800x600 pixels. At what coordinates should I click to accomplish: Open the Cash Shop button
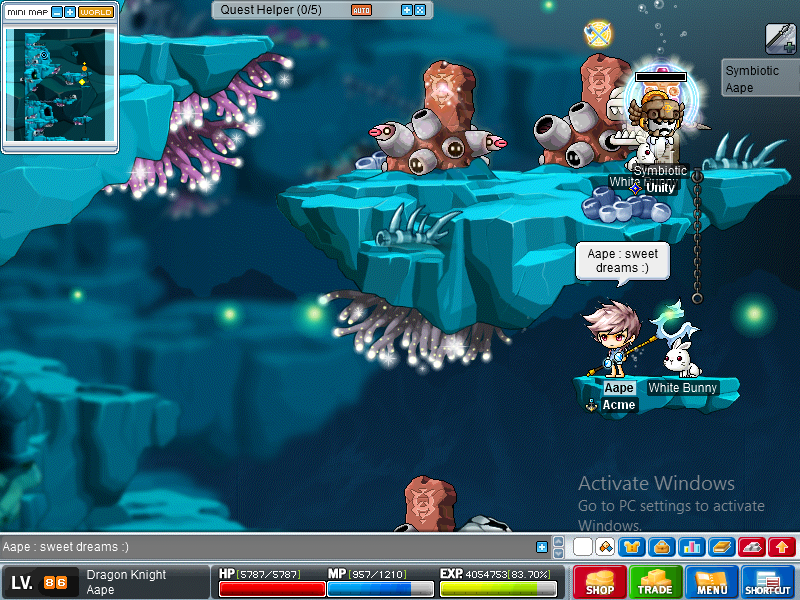point(600,582)
